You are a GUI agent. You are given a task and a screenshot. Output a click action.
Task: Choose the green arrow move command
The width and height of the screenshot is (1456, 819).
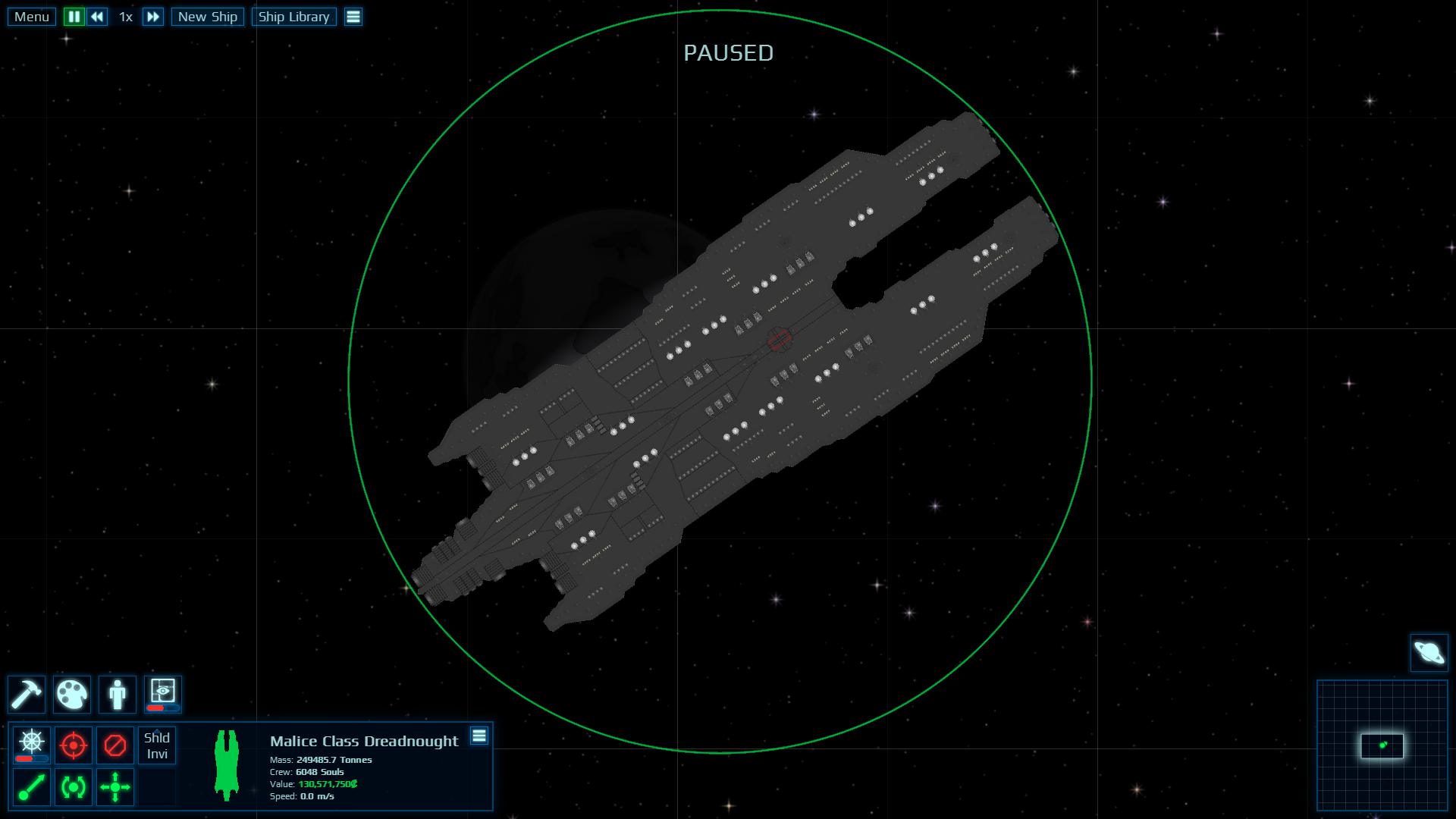32,787
